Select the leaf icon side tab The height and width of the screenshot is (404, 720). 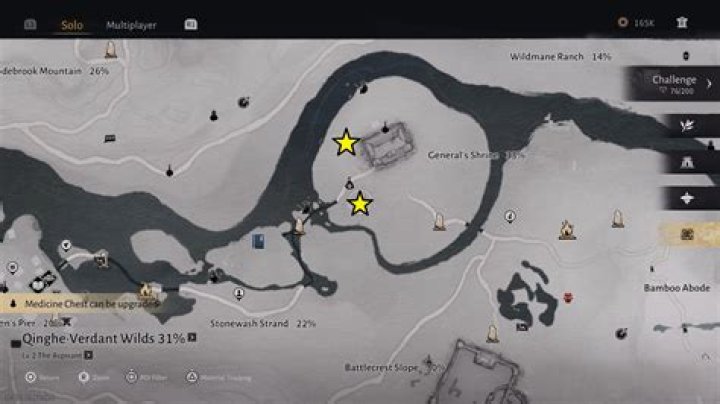(x=687, y=126)
